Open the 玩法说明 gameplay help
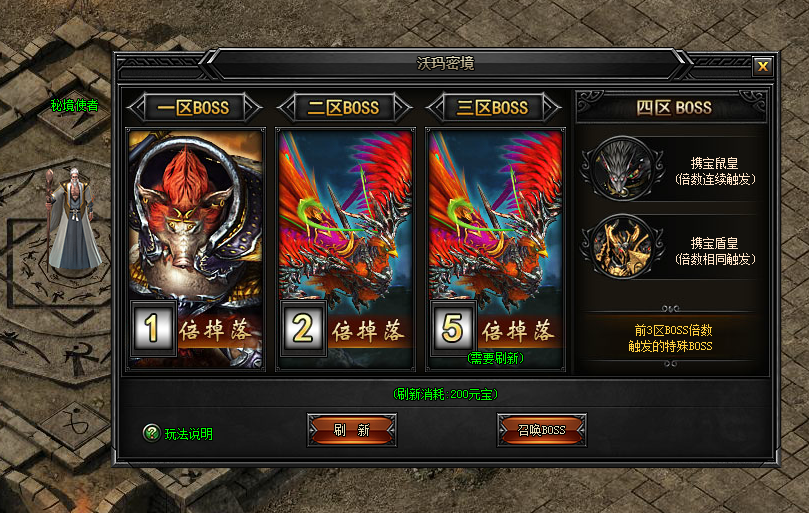Viewport: 809px width, 513px height. tap(178, 434)
